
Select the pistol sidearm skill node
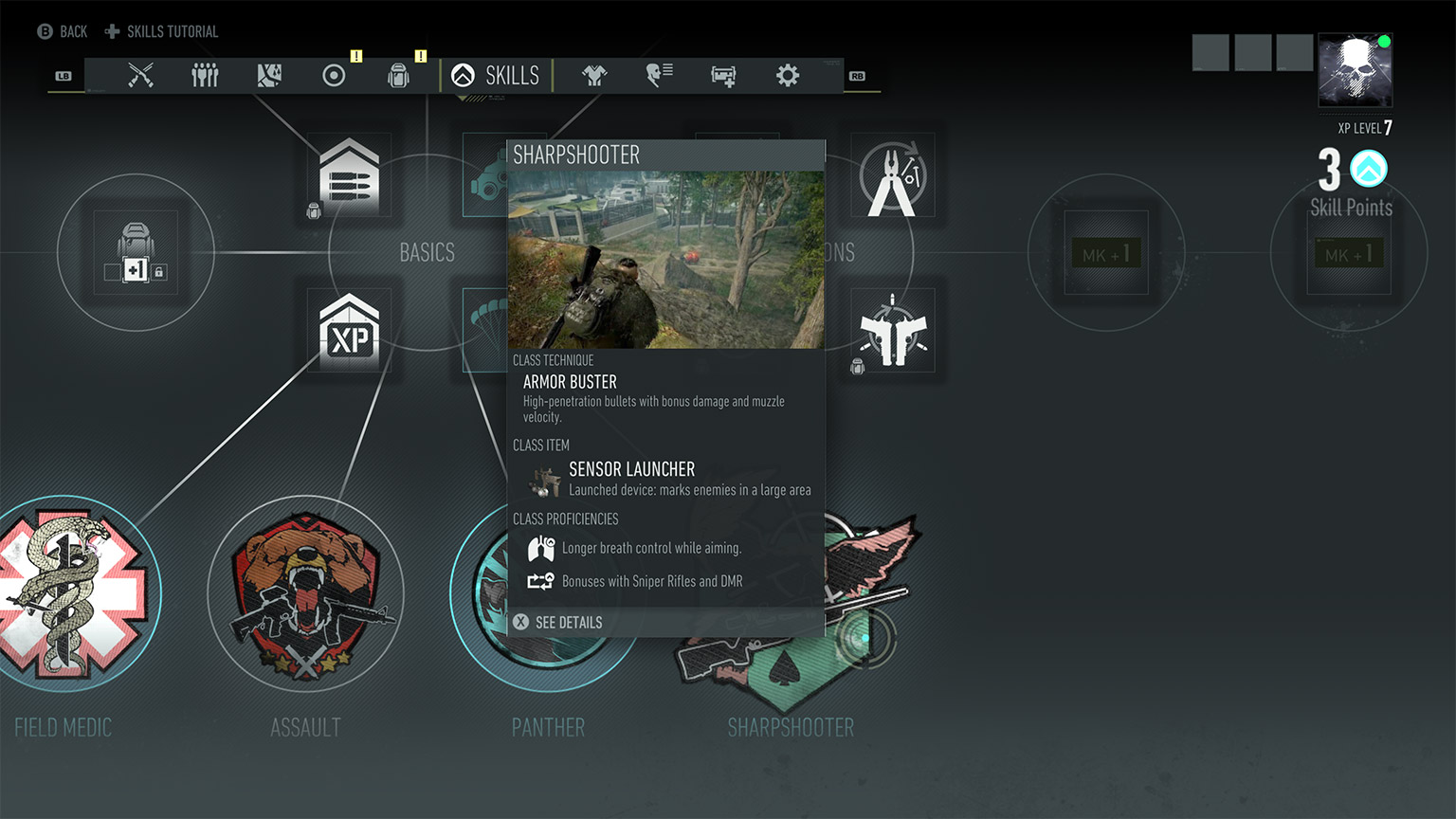pos(892,330)
